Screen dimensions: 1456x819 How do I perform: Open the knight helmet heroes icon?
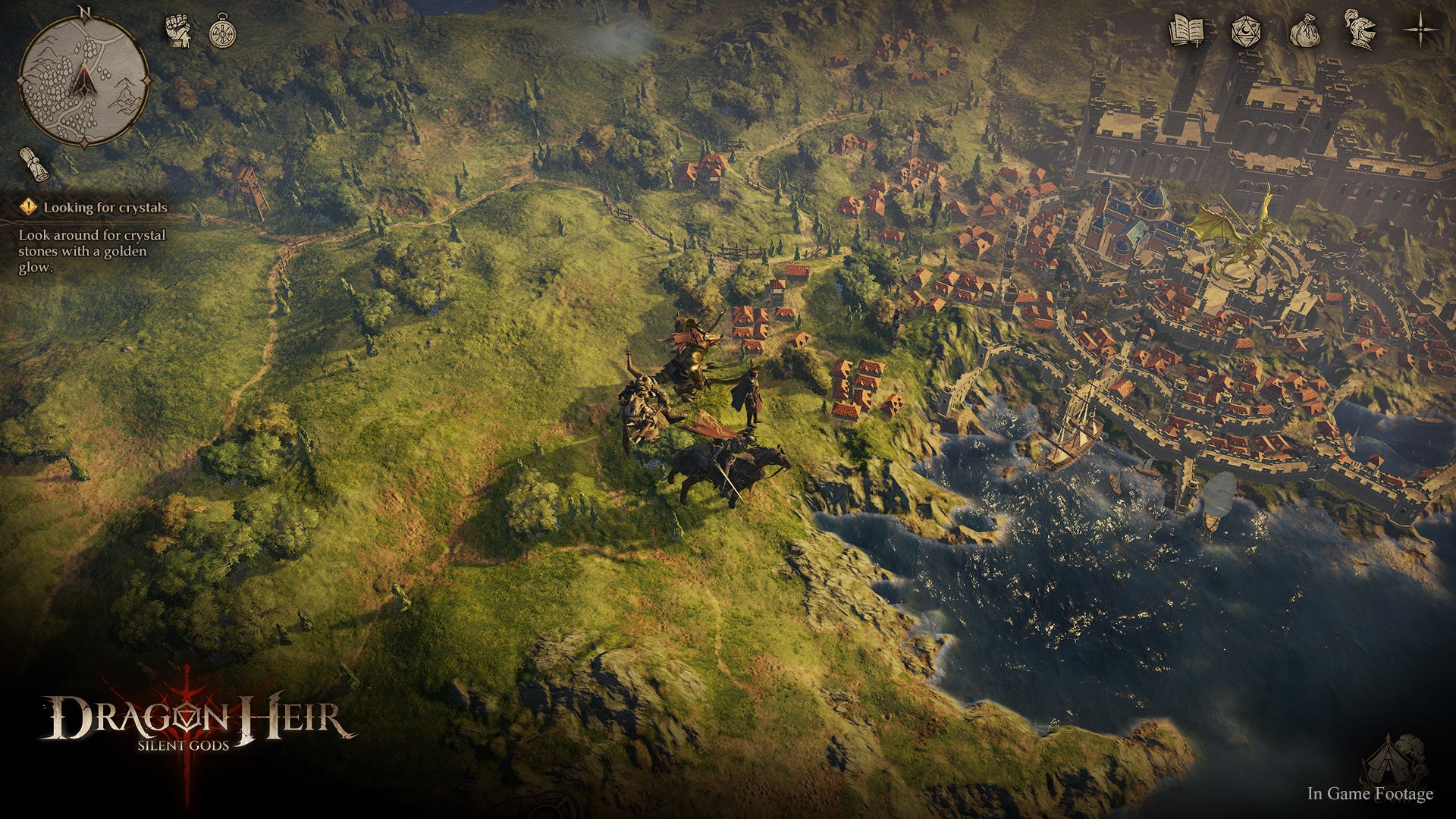(x=1360, y=30)
